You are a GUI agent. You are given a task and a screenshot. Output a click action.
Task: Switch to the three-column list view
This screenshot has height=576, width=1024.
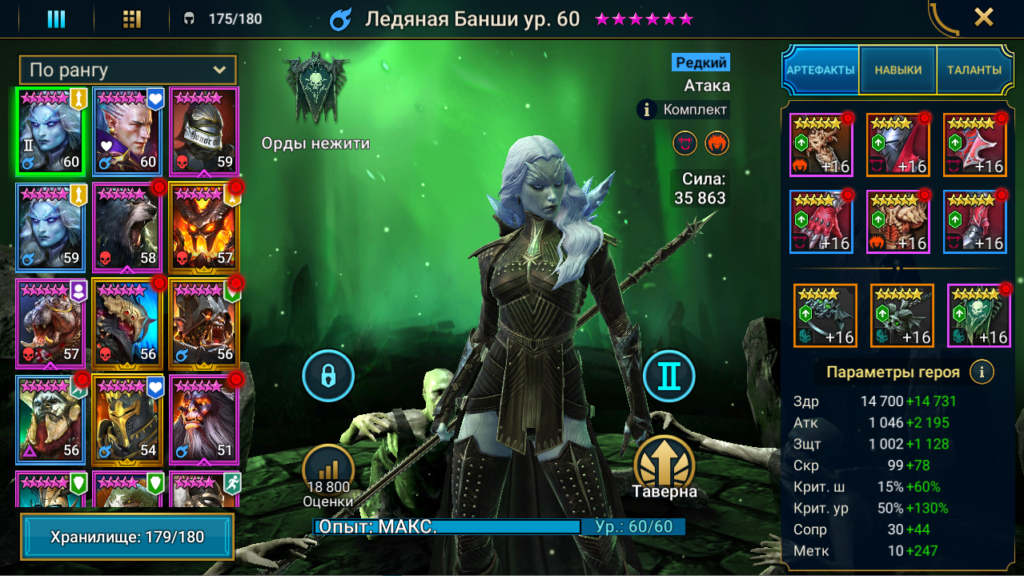pyautogui.click(x=56, y=18)
